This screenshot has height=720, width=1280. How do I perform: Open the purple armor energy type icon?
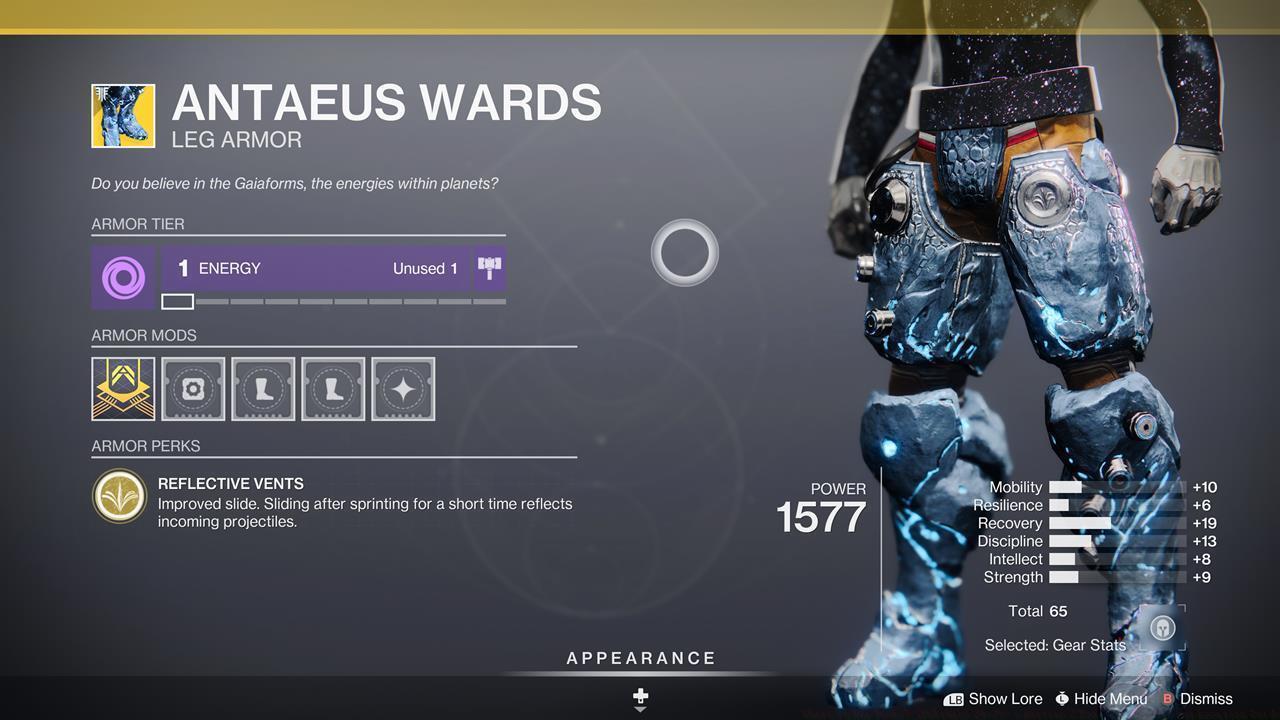(123, 277)
